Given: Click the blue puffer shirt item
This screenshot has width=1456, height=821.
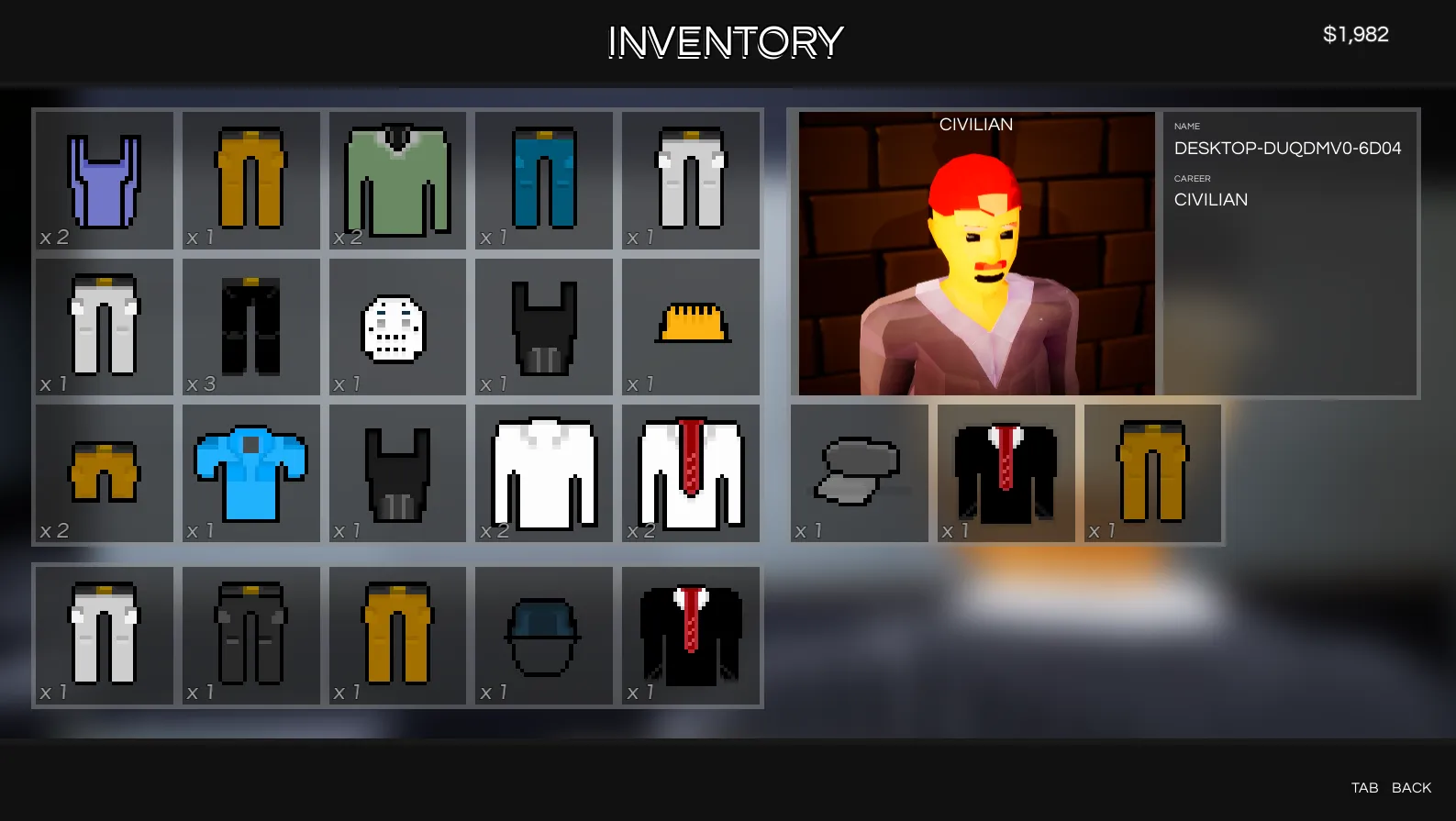Looking at the screenshot, I should click(x=250, y=474).
